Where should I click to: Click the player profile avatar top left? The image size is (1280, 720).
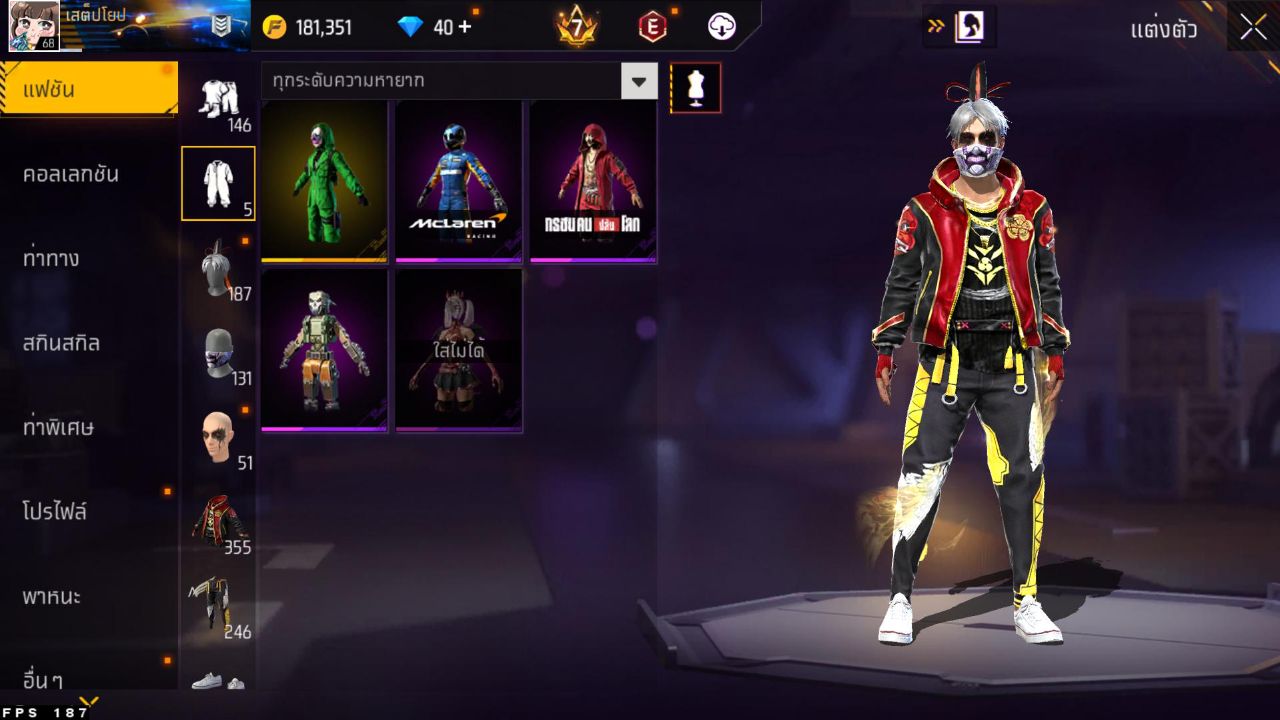tap(32, 27)
